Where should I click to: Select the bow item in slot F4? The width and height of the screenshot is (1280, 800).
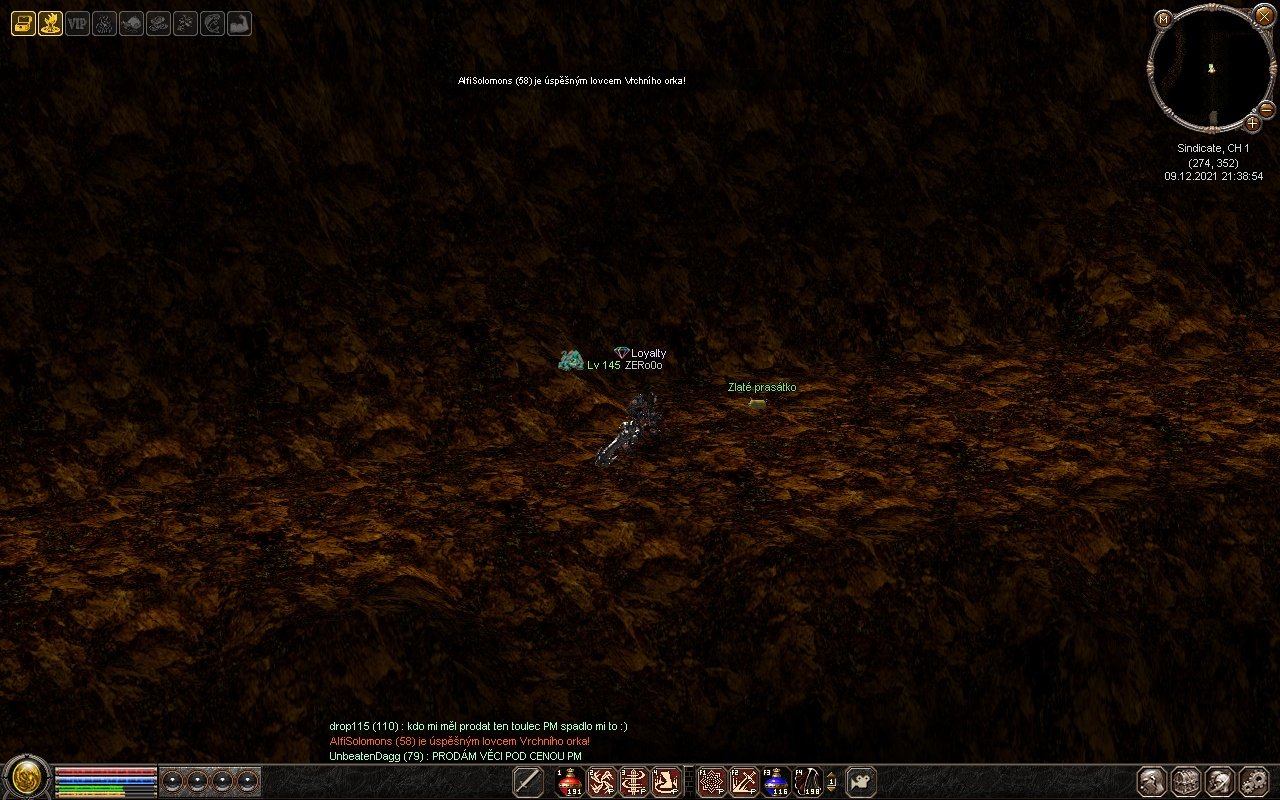tap(807, 782)
